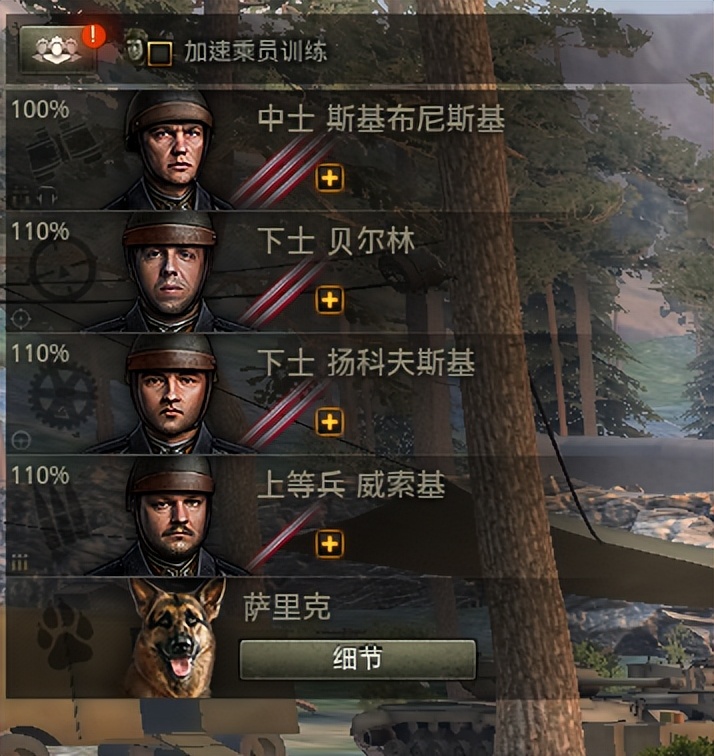This screenshot has height=756, width=714.
Task: Add a skill for 扬科夫斯基 via plus icon
Action: point(330,422)
